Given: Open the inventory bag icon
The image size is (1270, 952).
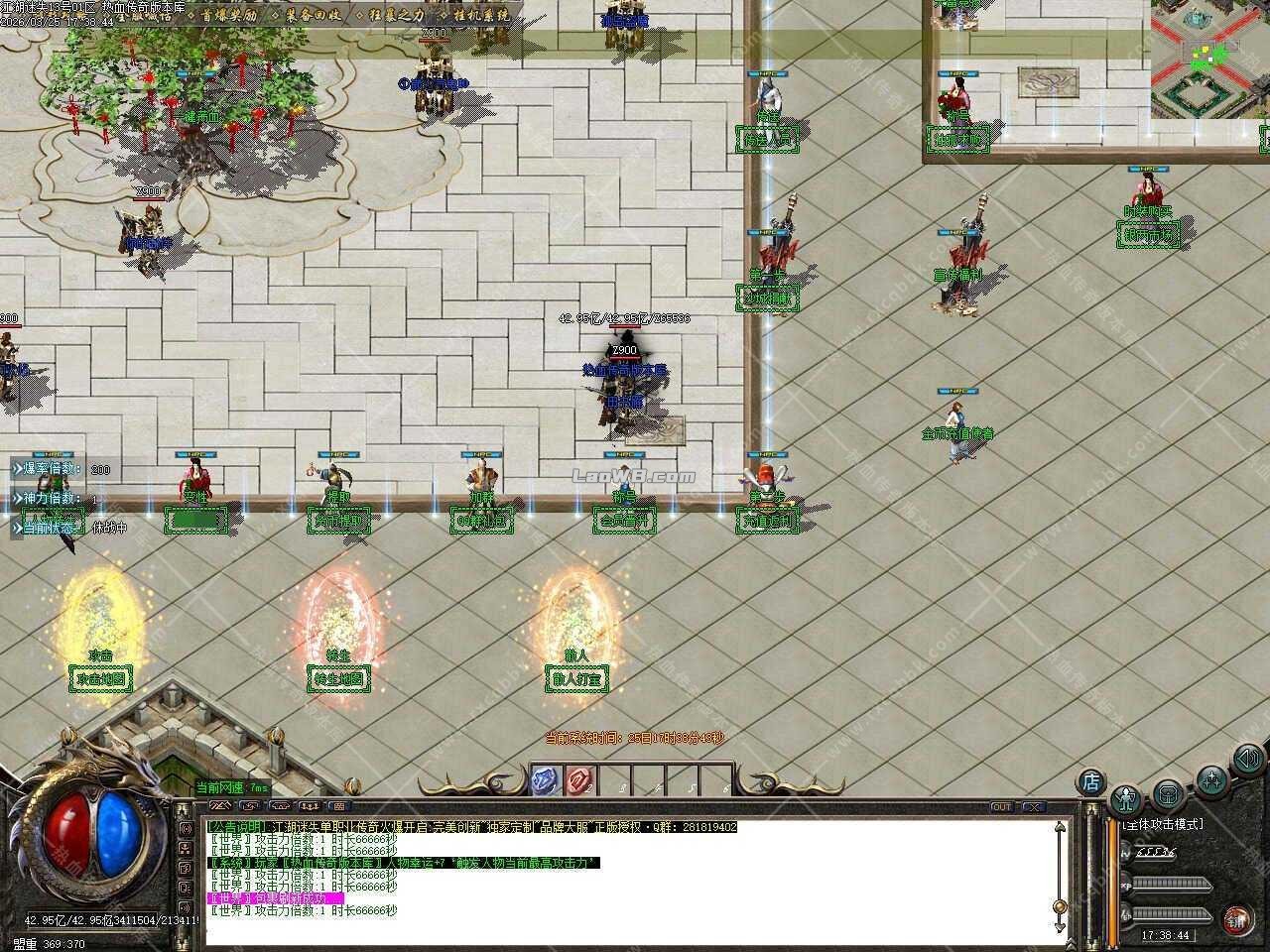Looking at the screenshot, I should [1168, 795].
